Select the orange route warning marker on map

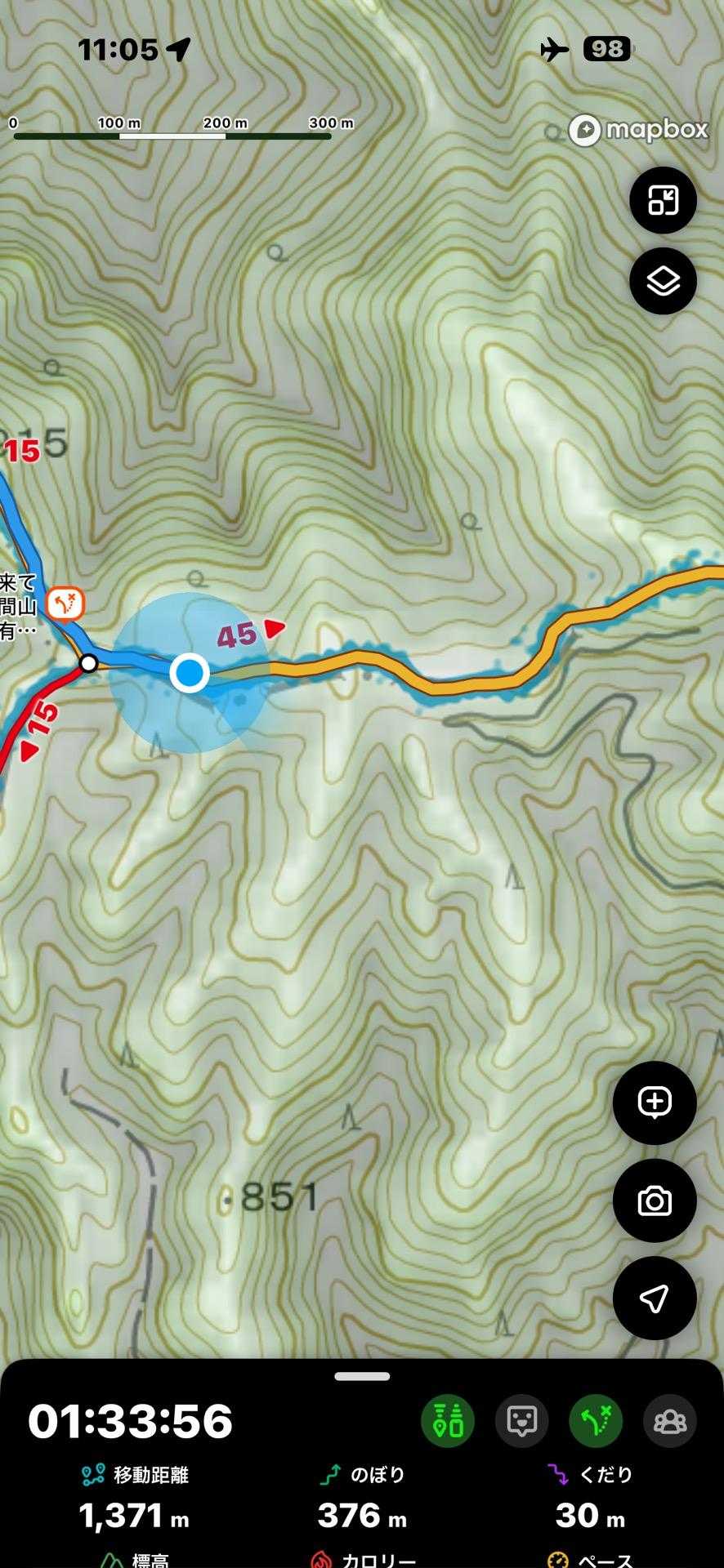[65, 604]
